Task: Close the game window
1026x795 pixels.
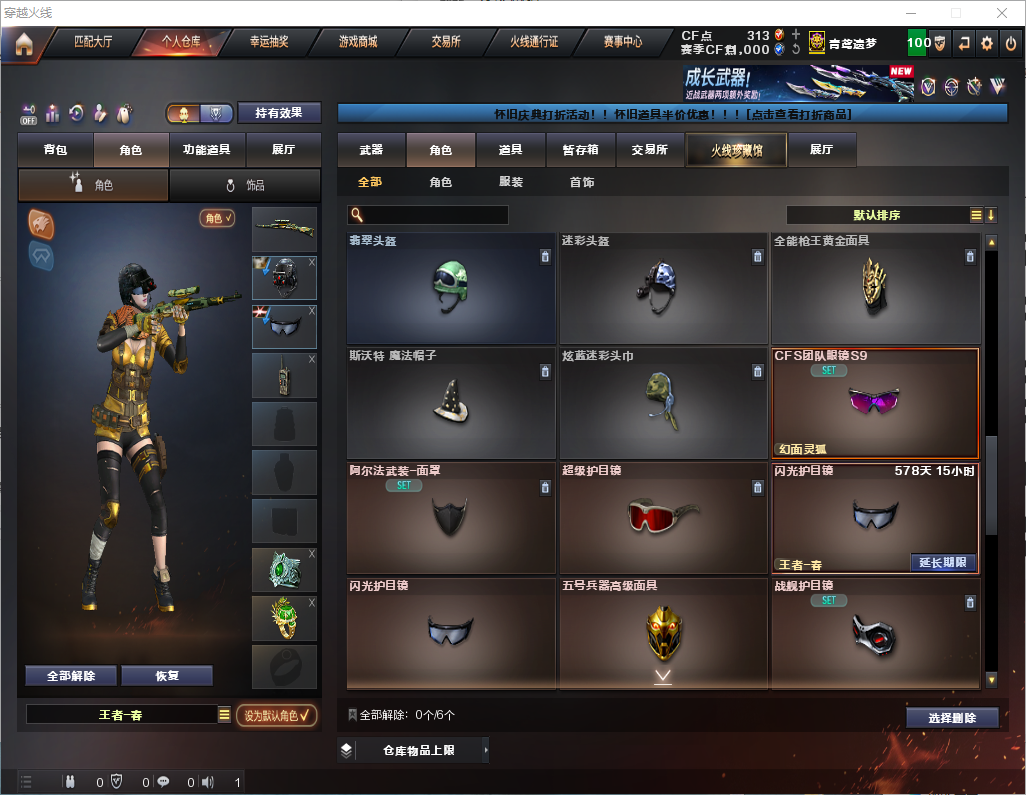Action: click(x=1001, y=13)
